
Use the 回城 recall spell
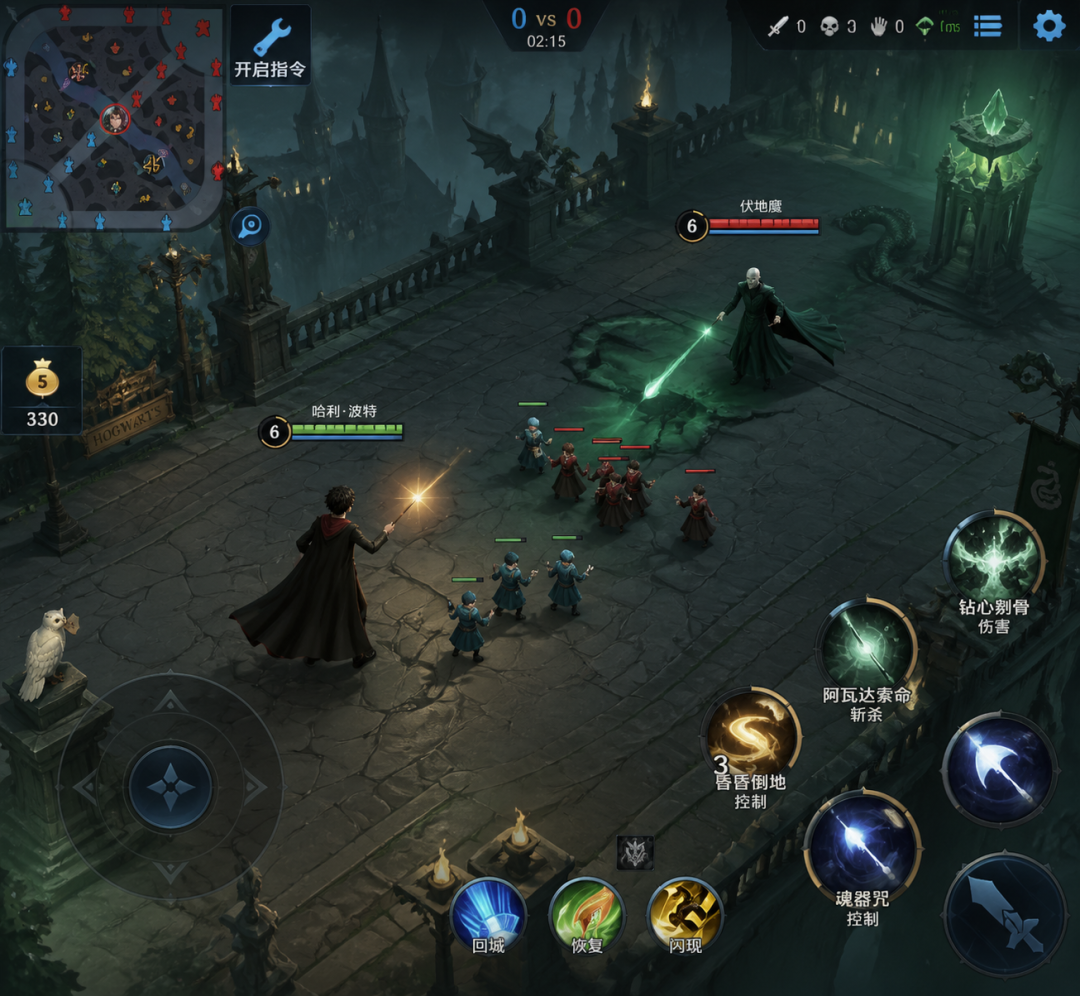(x=488, y=913)
